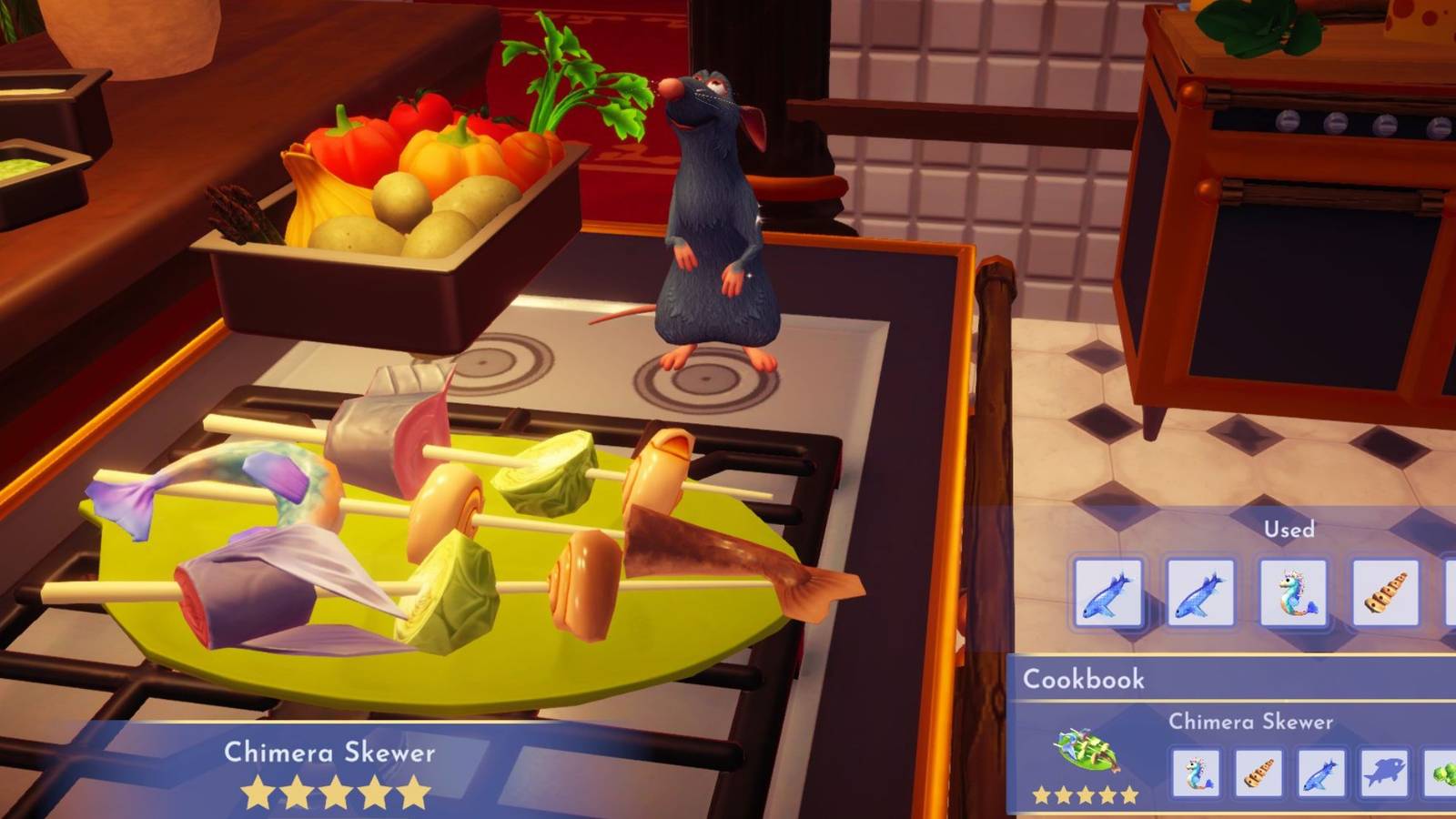
Task: Click the Cookbook panel header
Action: (1083, 678)
